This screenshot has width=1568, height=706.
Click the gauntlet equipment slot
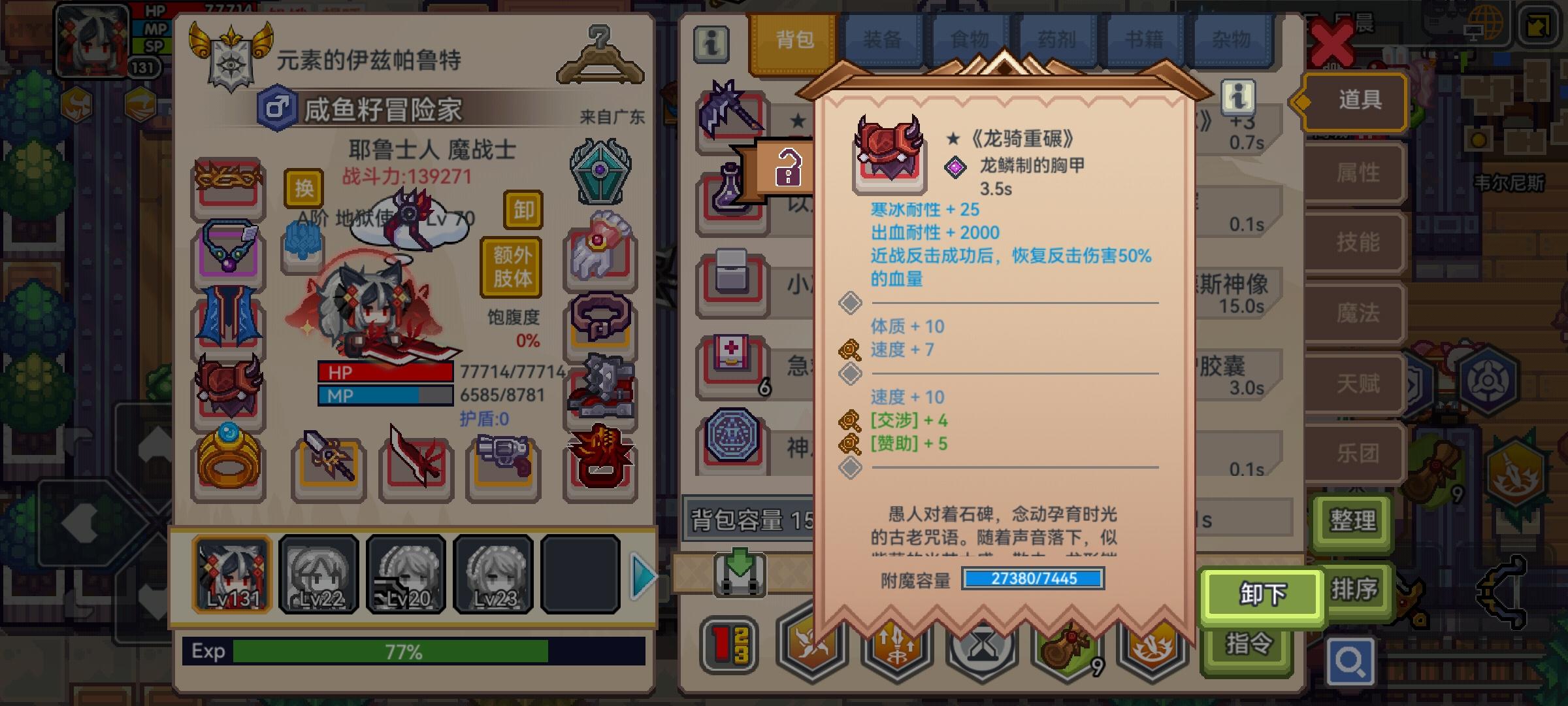[598, 256]
